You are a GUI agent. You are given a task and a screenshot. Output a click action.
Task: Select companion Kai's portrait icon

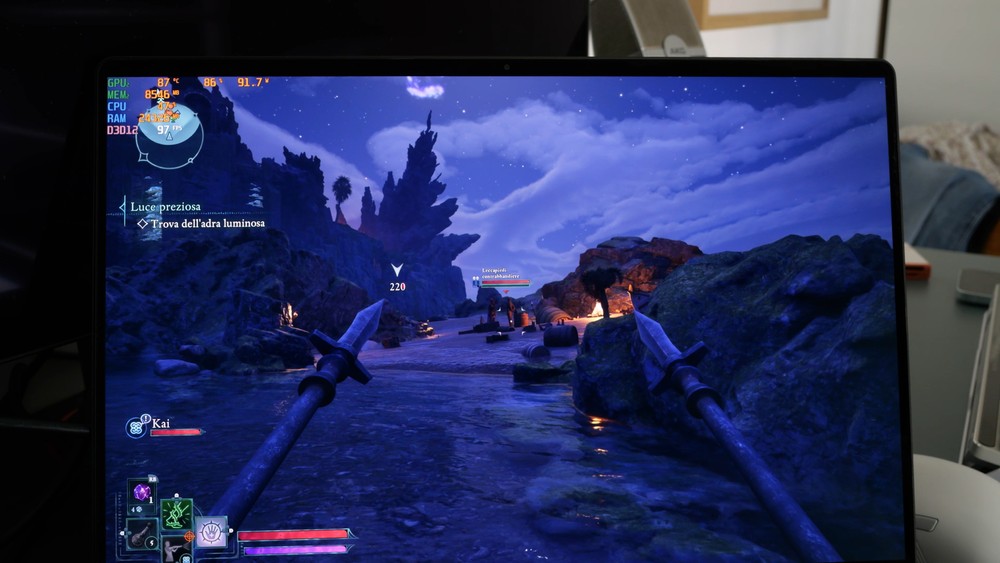coord(135,427)
